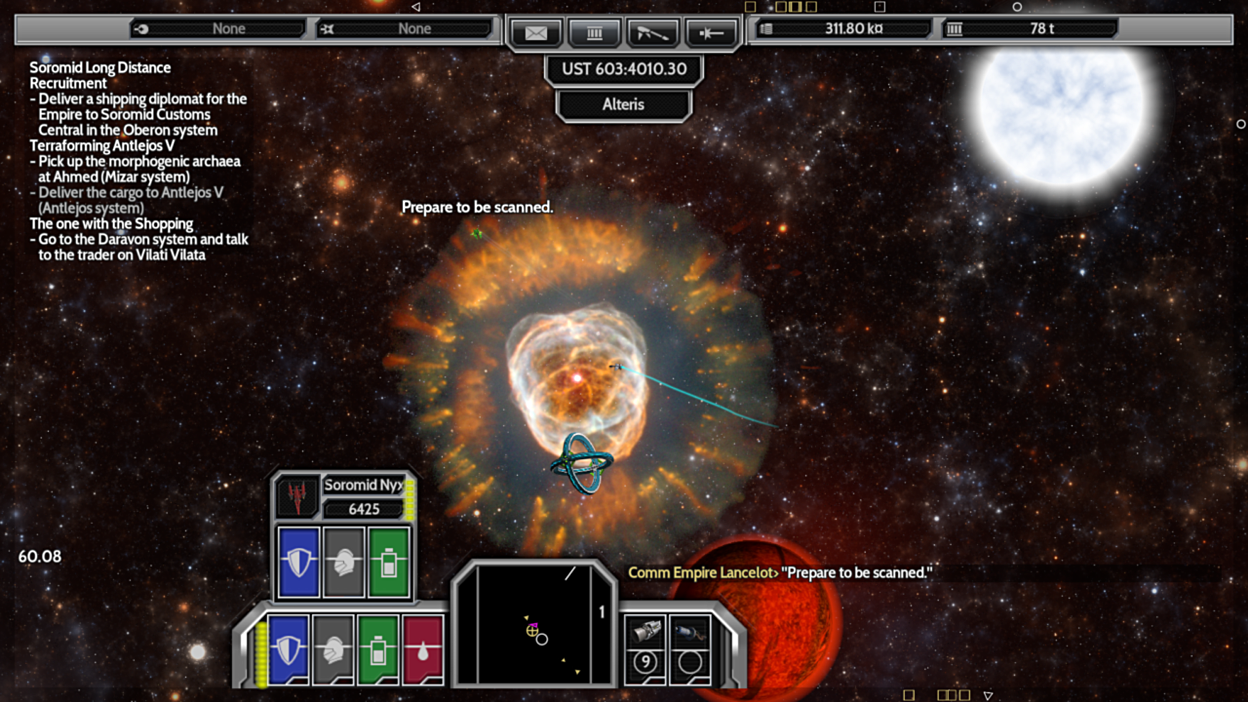Click the radar minimap display
This screenshot has height=702, width=1248.
point(534,625)
